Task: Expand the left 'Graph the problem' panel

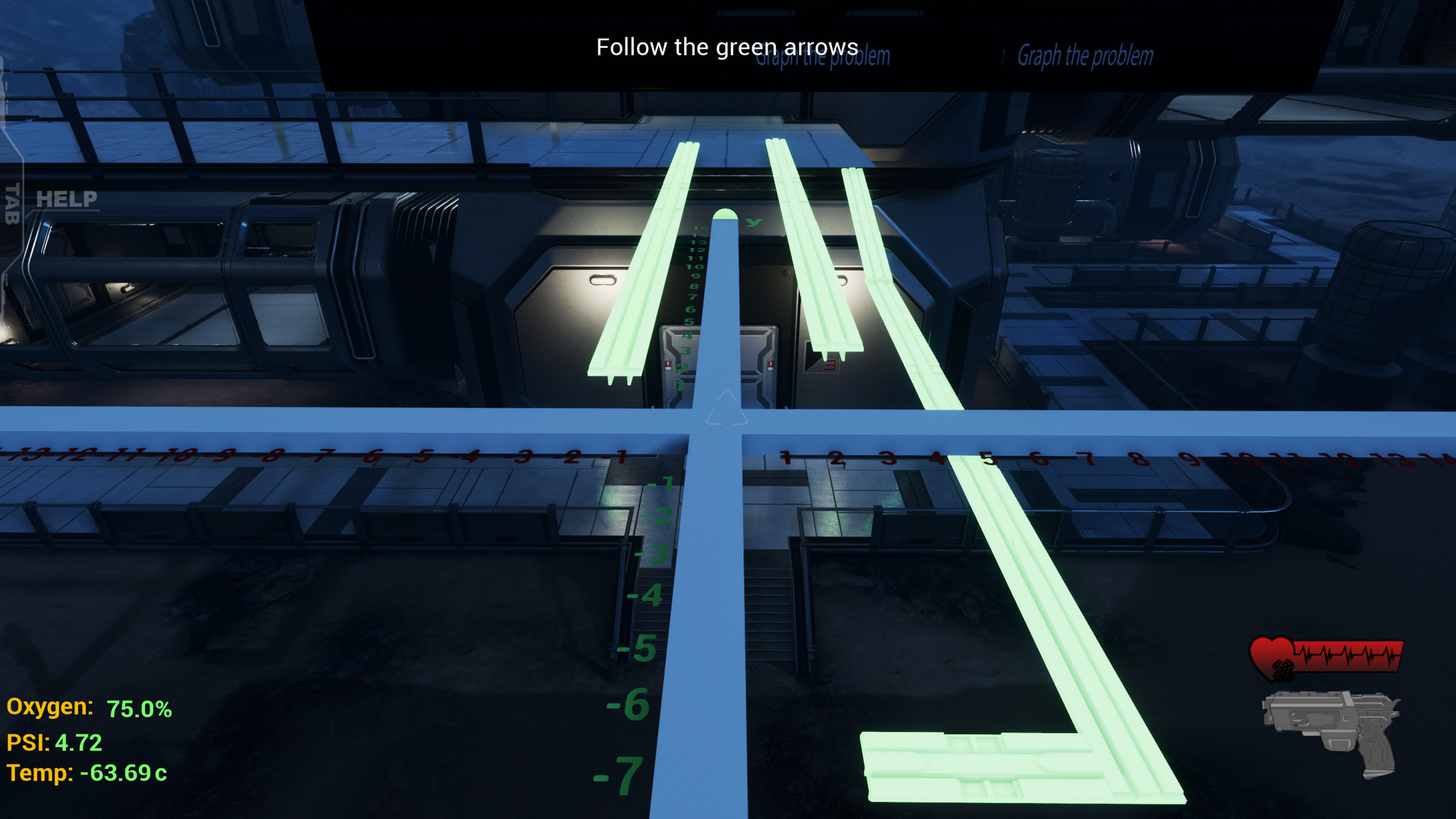Action: coord(824,56)
